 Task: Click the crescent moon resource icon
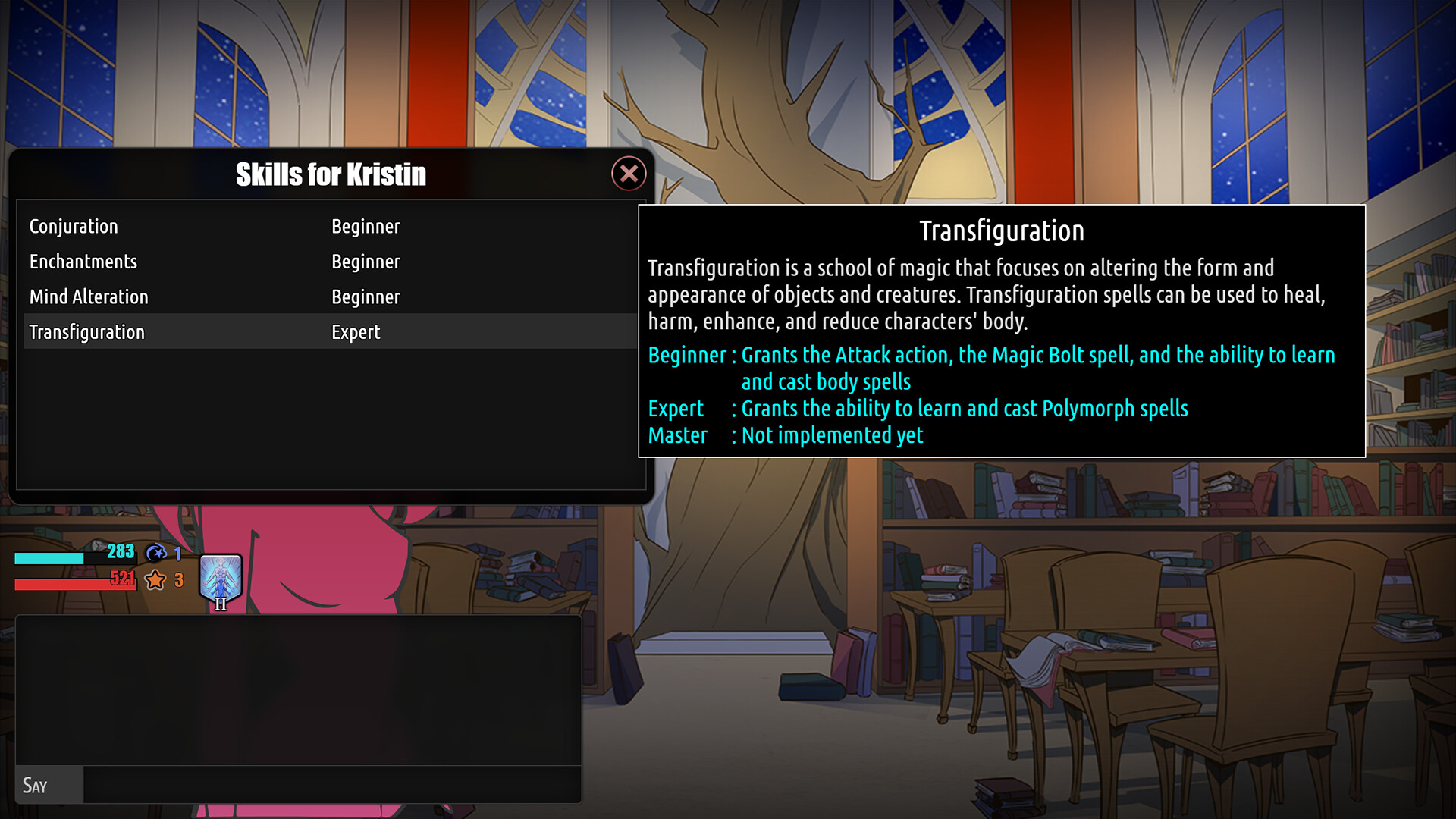click(155, 553)
